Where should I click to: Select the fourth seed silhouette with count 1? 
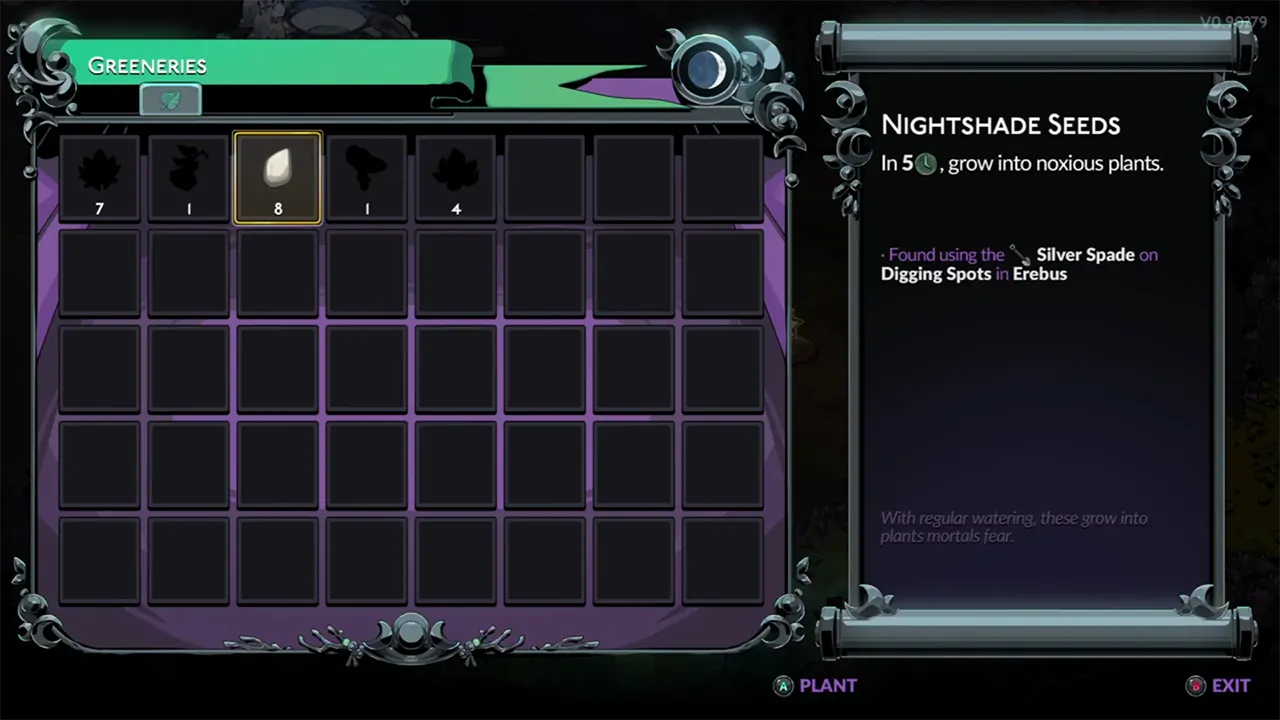[366, 175]
